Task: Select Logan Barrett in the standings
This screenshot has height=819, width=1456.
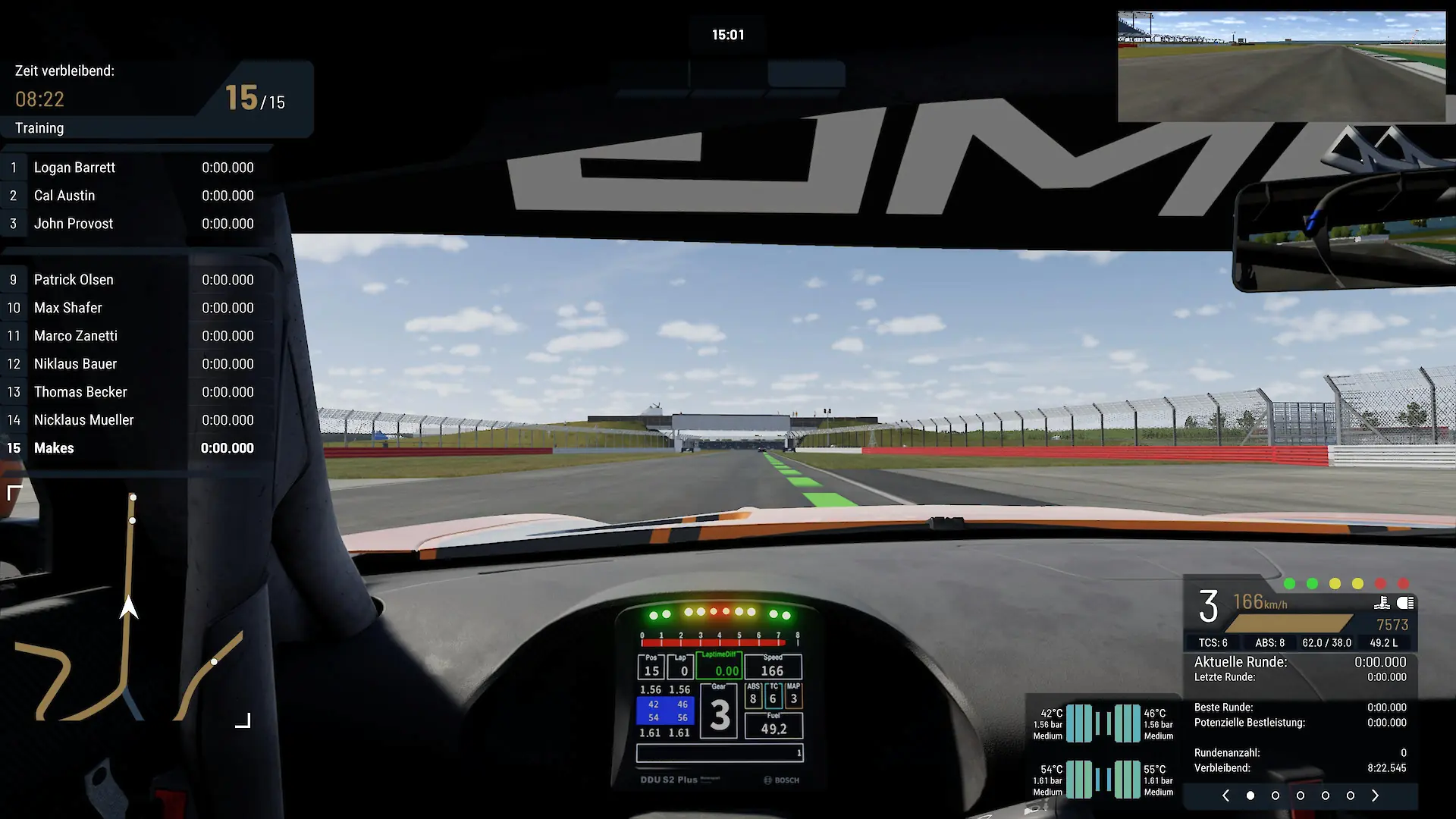Action: pos(136,168)
